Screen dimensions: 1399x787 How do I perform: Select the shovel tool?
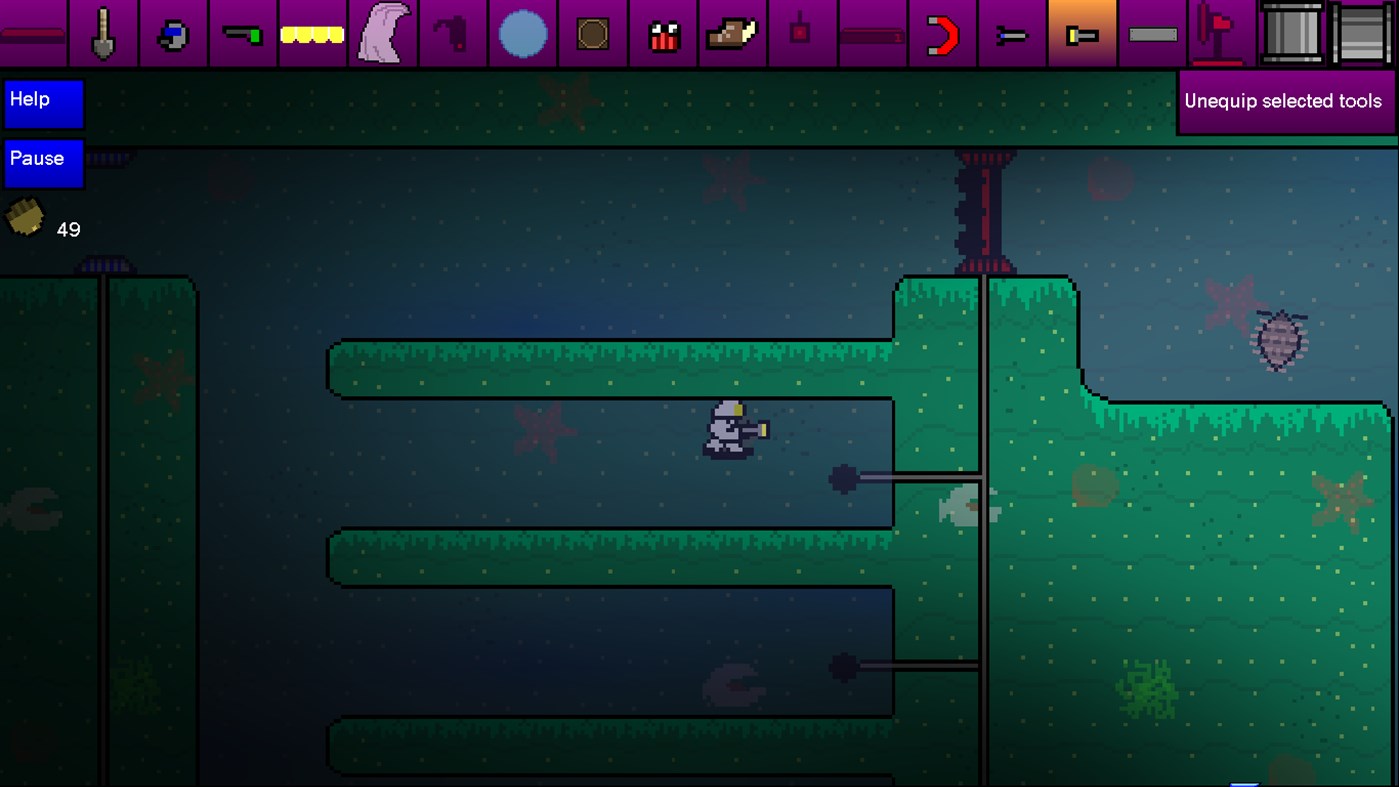click(103, 32)
